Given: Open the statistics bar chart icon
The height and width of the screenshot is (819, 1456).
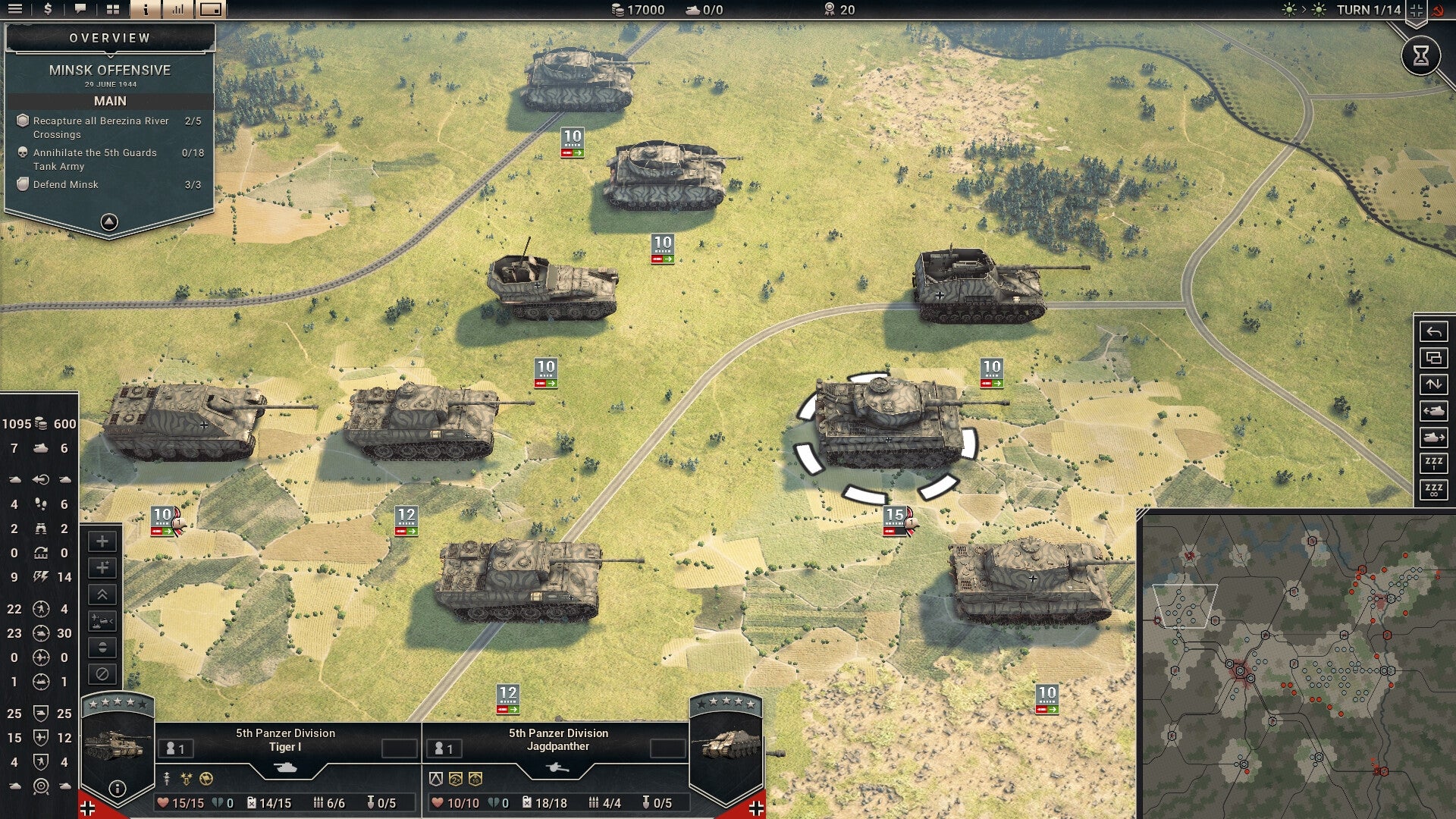Looking at the screenshot, I should (x=176, y=10).
